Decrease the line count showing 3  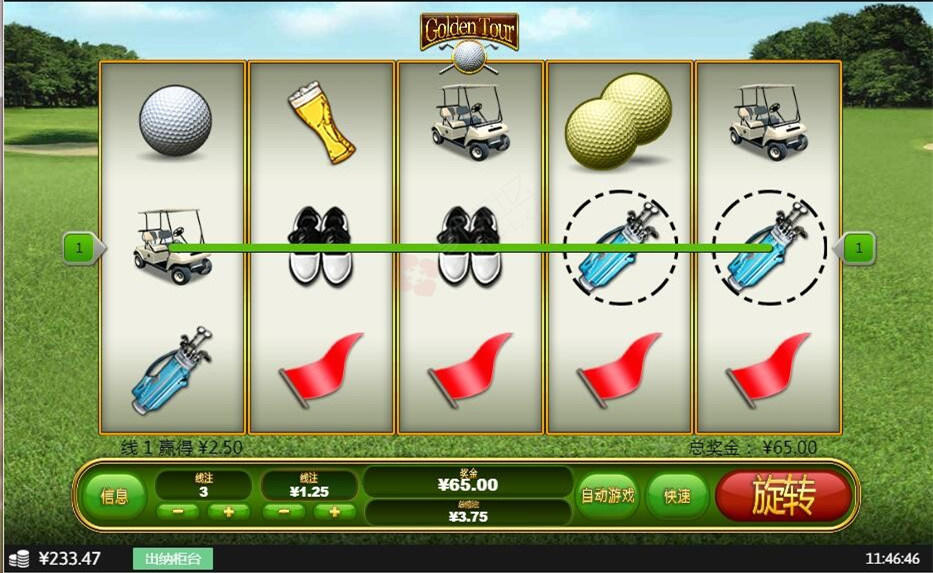pyautogui.click(x=178, y=512)
